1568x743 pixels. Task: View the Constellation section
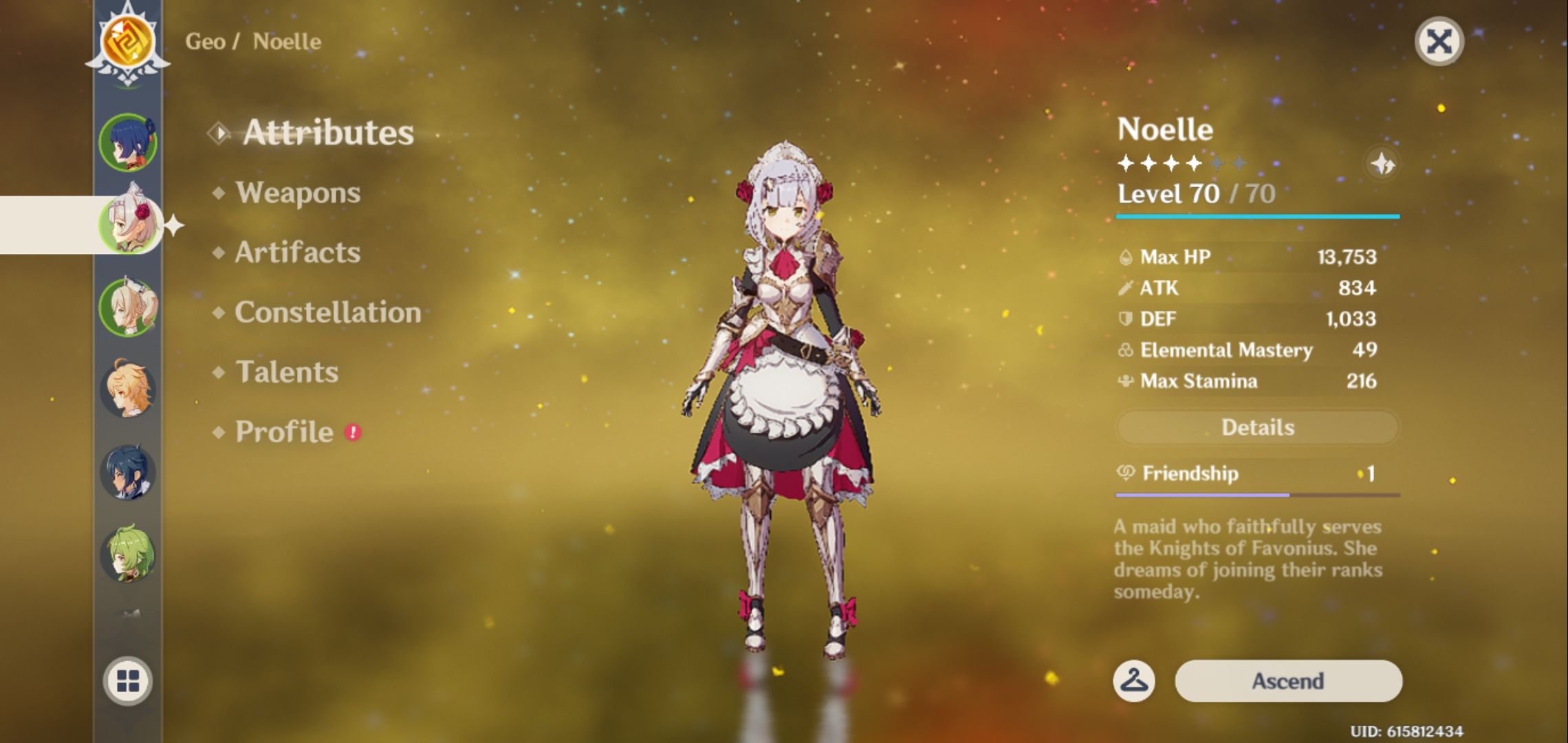(x=327, y=312)
